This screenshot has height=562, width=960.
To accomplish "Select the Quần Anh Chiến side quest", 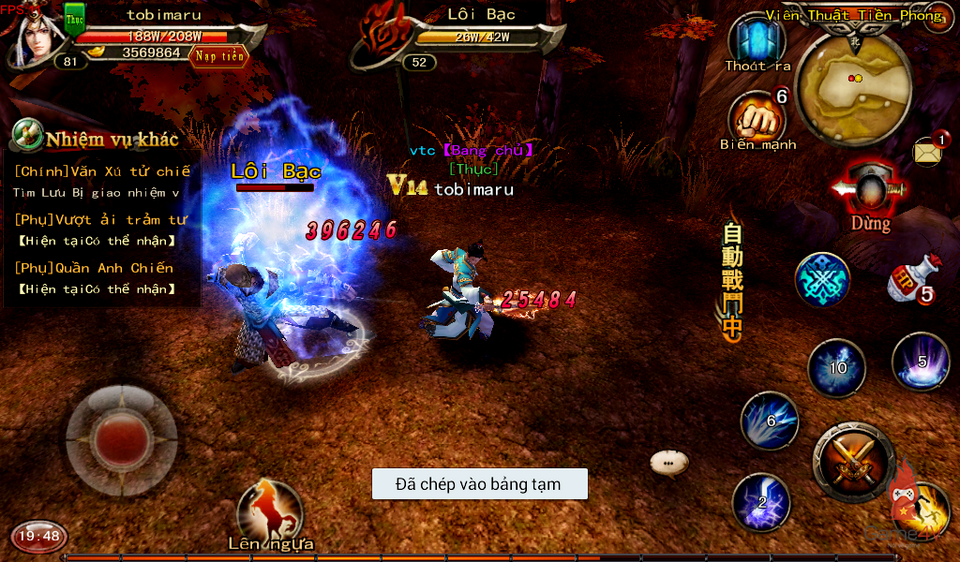I will (x=94, y=268).
